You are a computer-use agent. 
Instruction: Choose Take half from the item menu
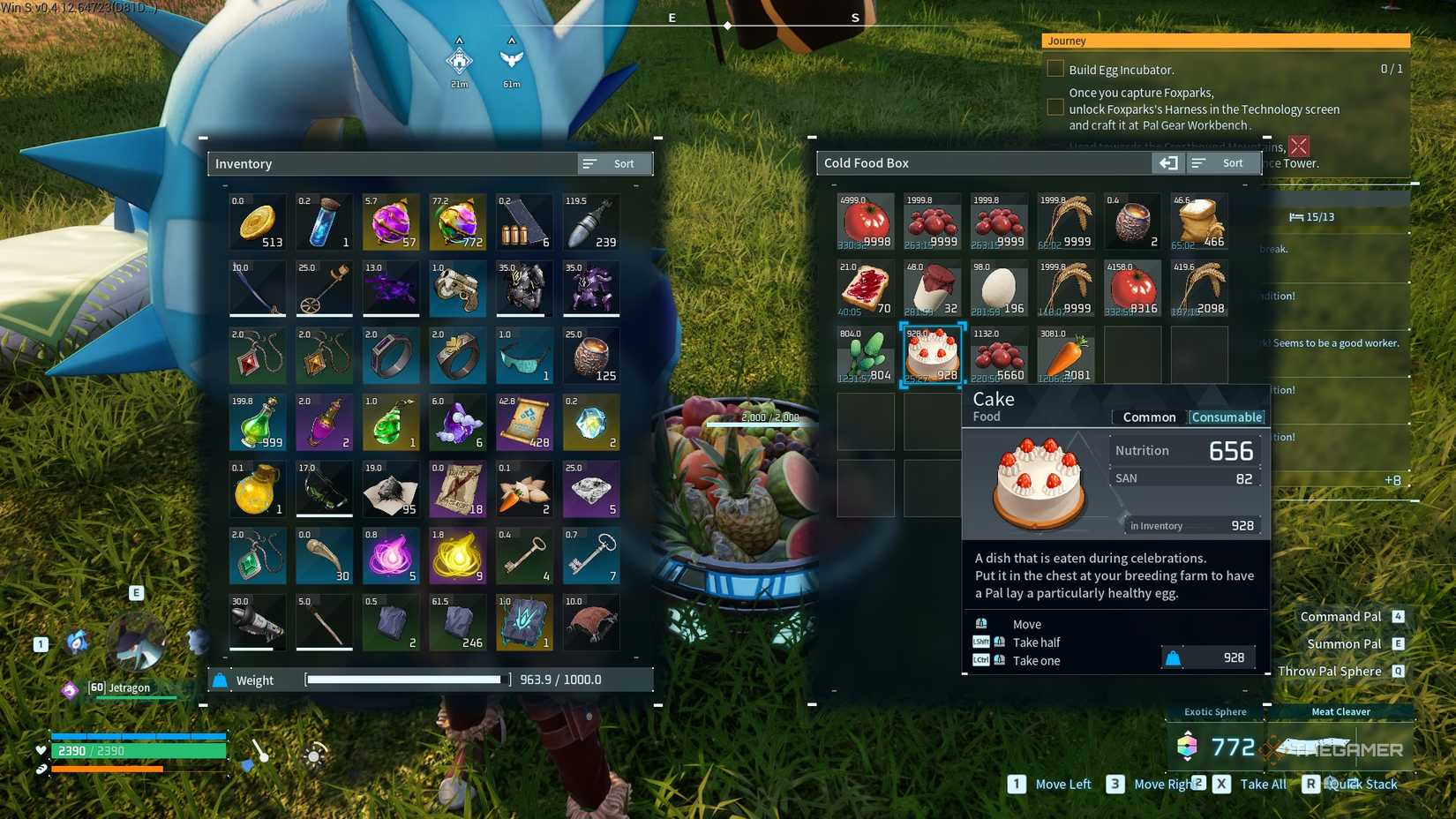(x=1037, y=642)
